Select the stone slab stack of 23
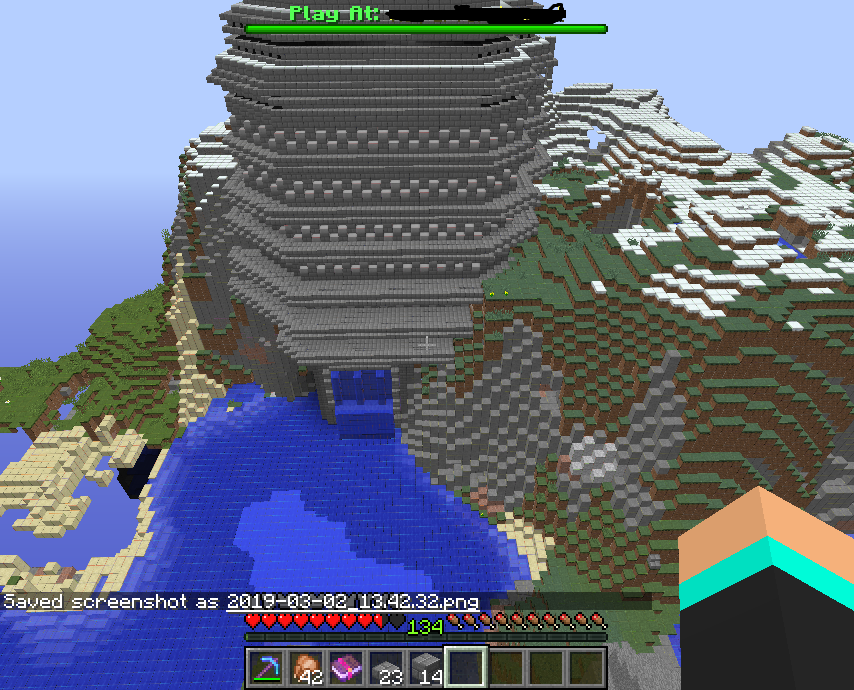The height and width of the screenshot is (690, 854). tap(386, 667)
